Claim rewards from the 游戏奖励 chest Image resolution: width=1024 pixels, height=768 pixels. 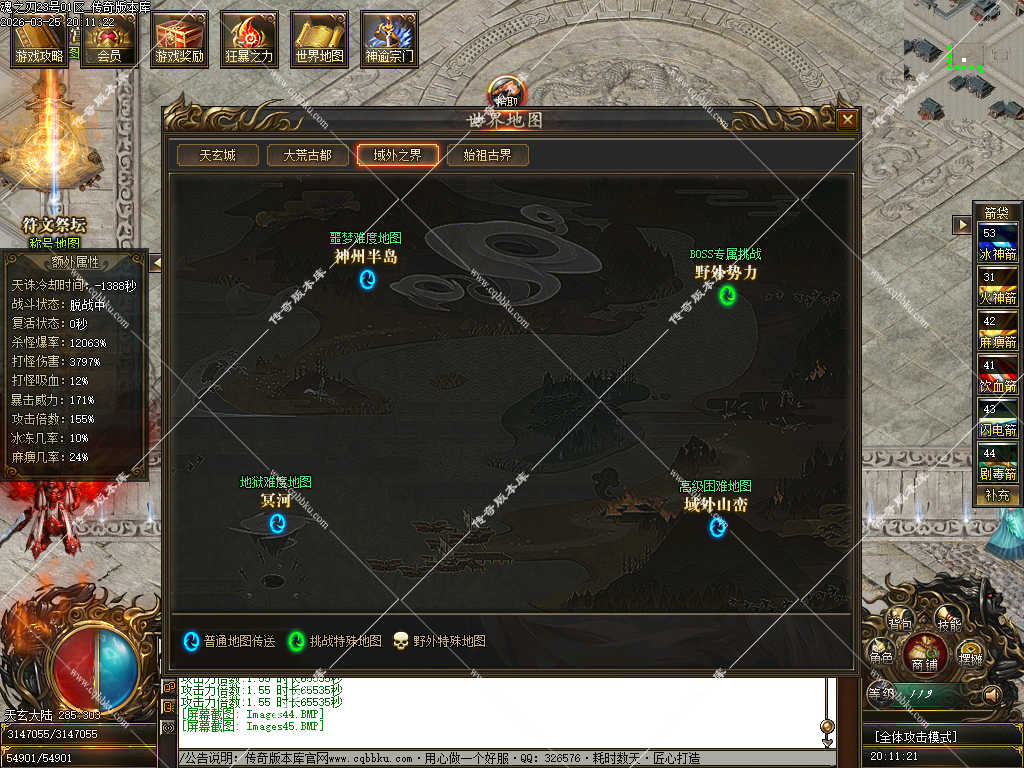pyautogui.click(x=180, y=40)
